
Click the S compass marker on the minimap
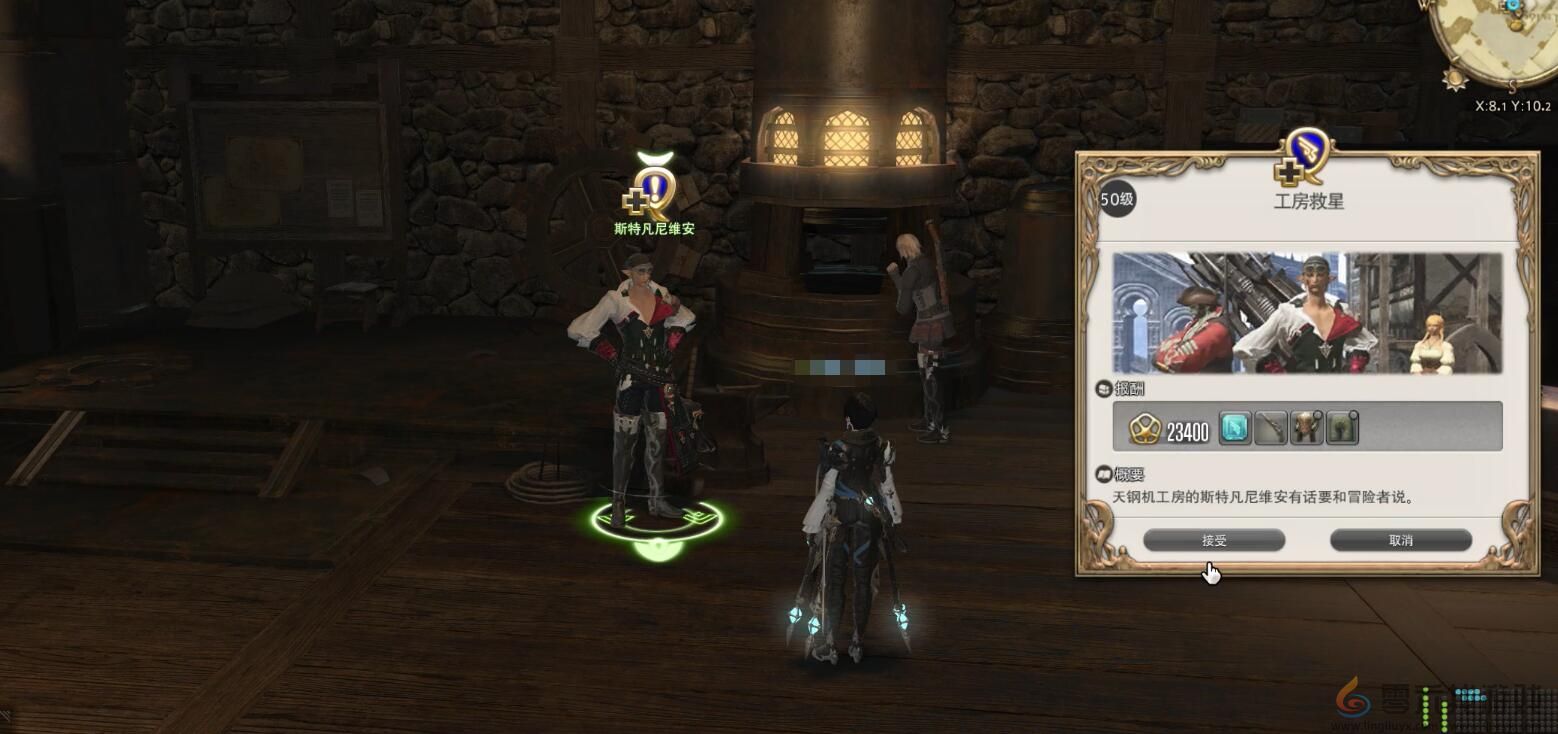pos(1512,88)
